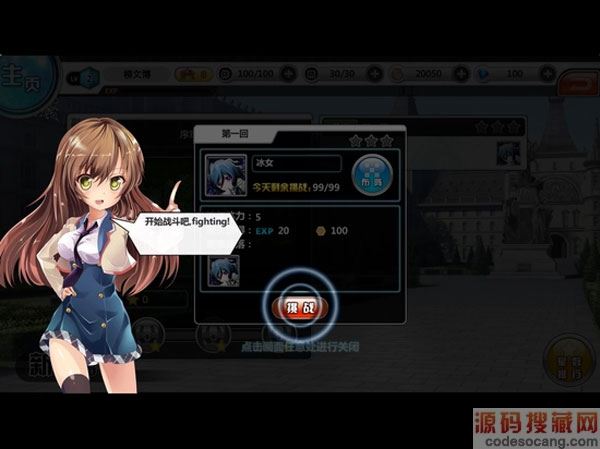Open the blue 布阵 formation button
The width and height of the screenshot is (600, 449).
click(372, 173)
